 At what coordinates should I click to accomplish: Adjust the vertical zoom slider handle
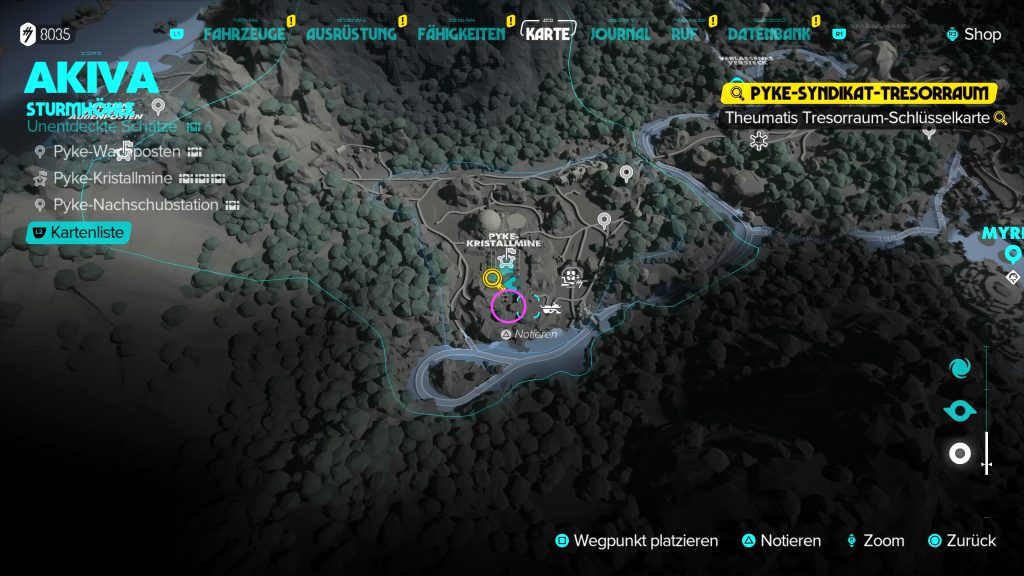coord(987,465)
